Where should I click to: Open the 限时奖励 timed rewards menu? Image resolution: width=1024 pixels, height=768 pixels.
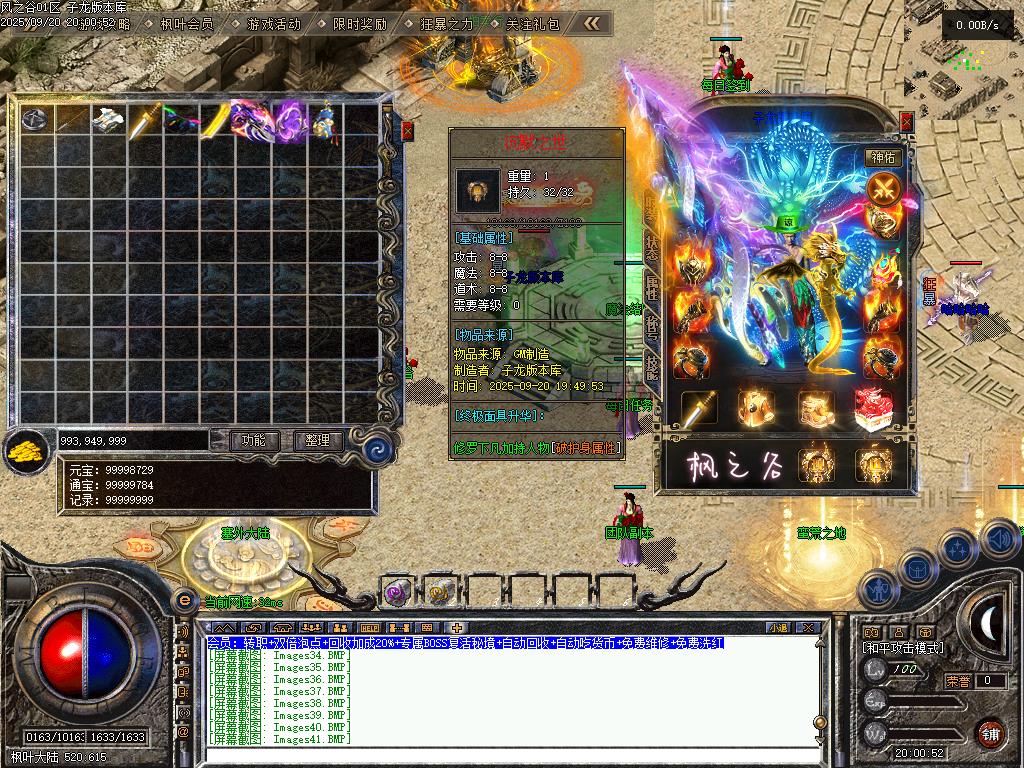pyautogui.click(x=359, y=23)
